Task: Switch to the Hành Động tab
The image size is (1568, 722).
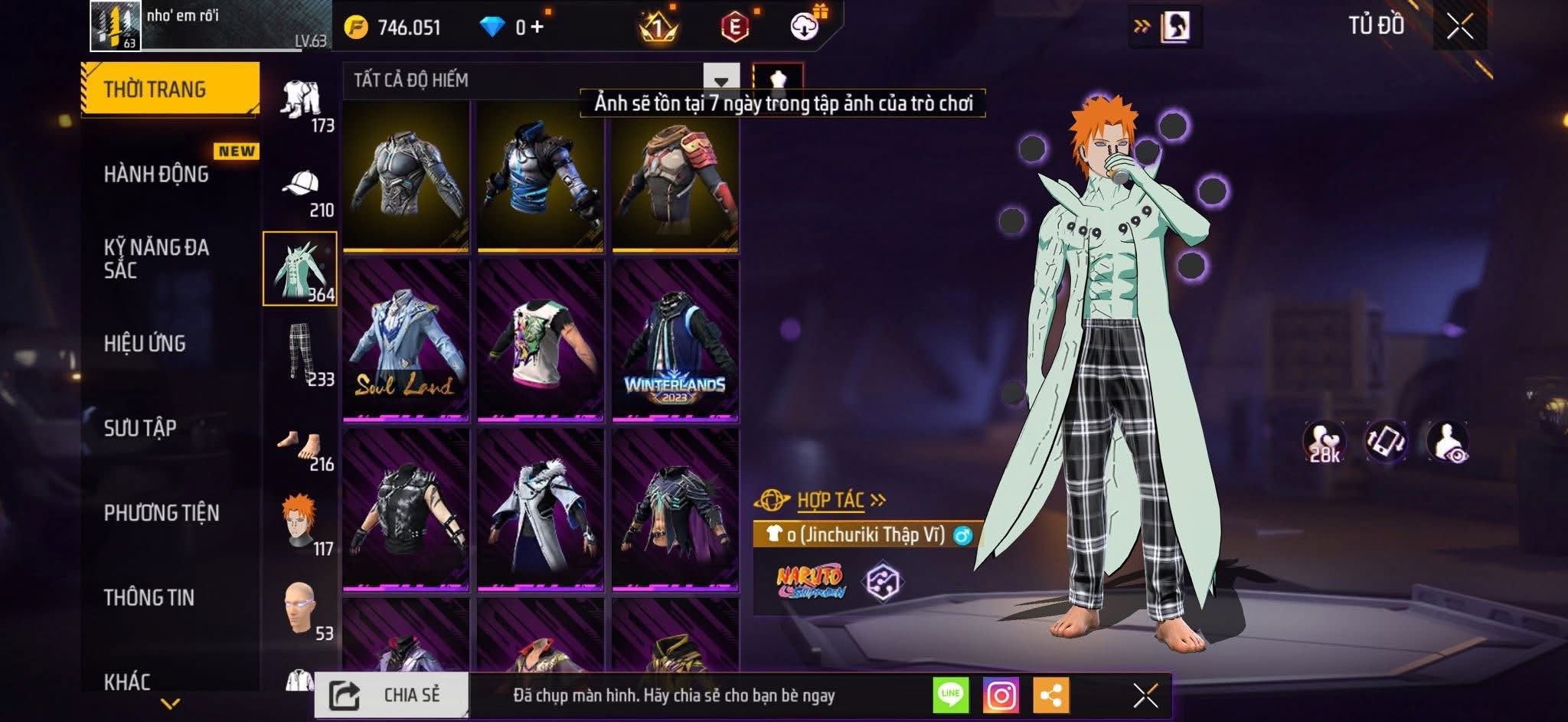Action: click(x=157, y=174)
